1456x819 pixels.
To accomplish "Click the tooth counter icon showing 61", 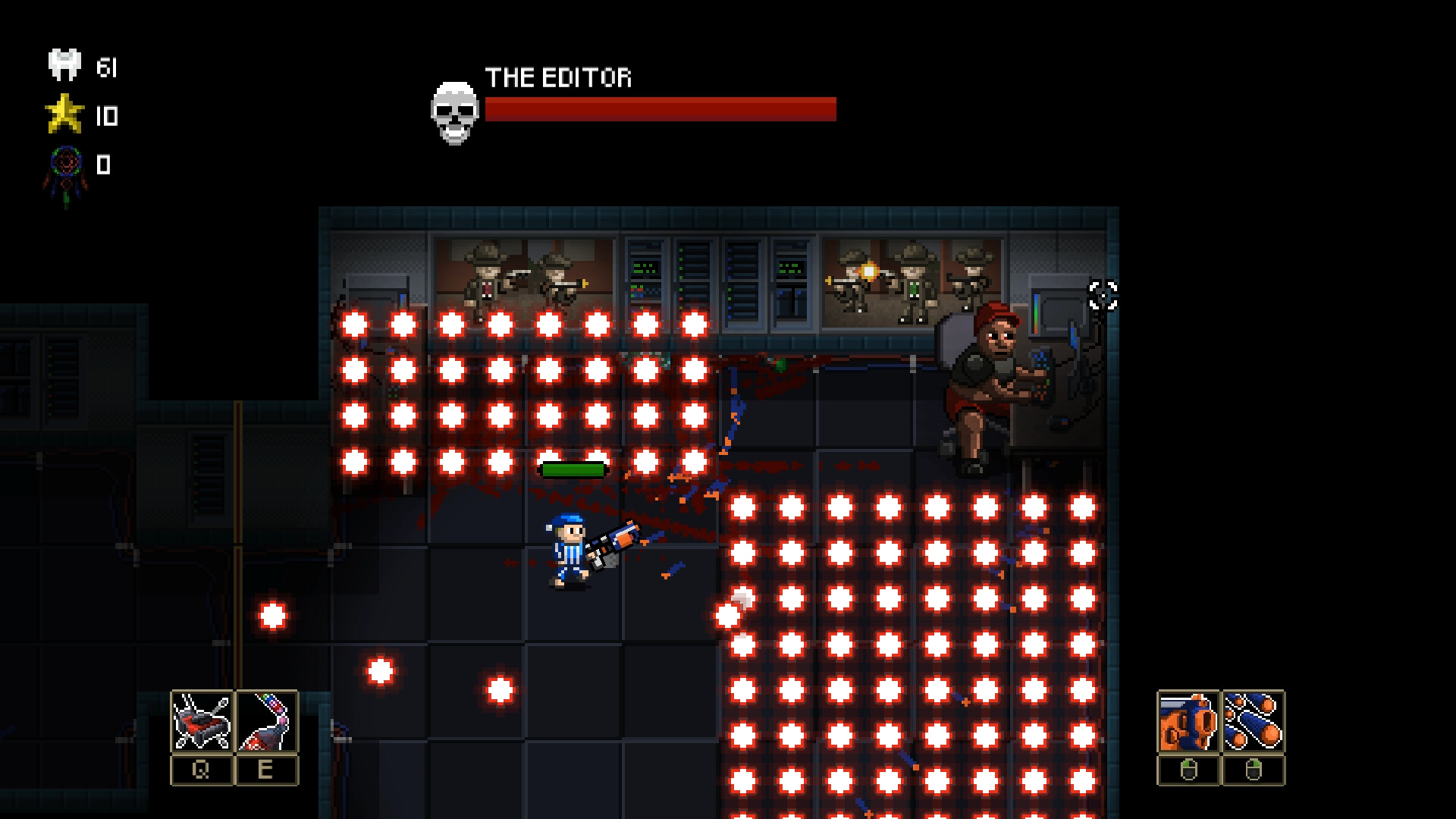I will [64, 64].
